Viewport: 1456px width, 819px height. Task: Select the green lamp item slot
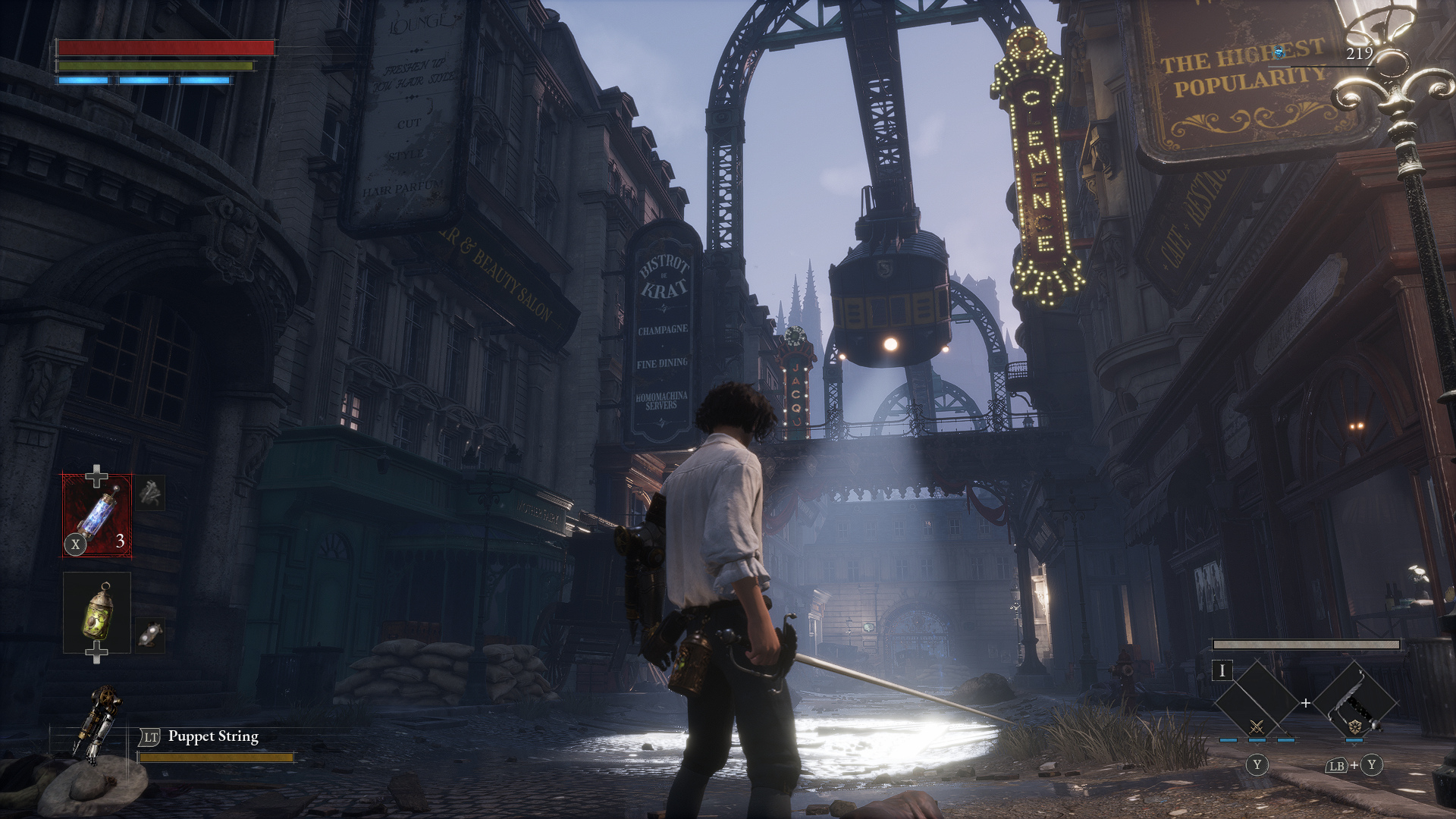tap(97, 612)
